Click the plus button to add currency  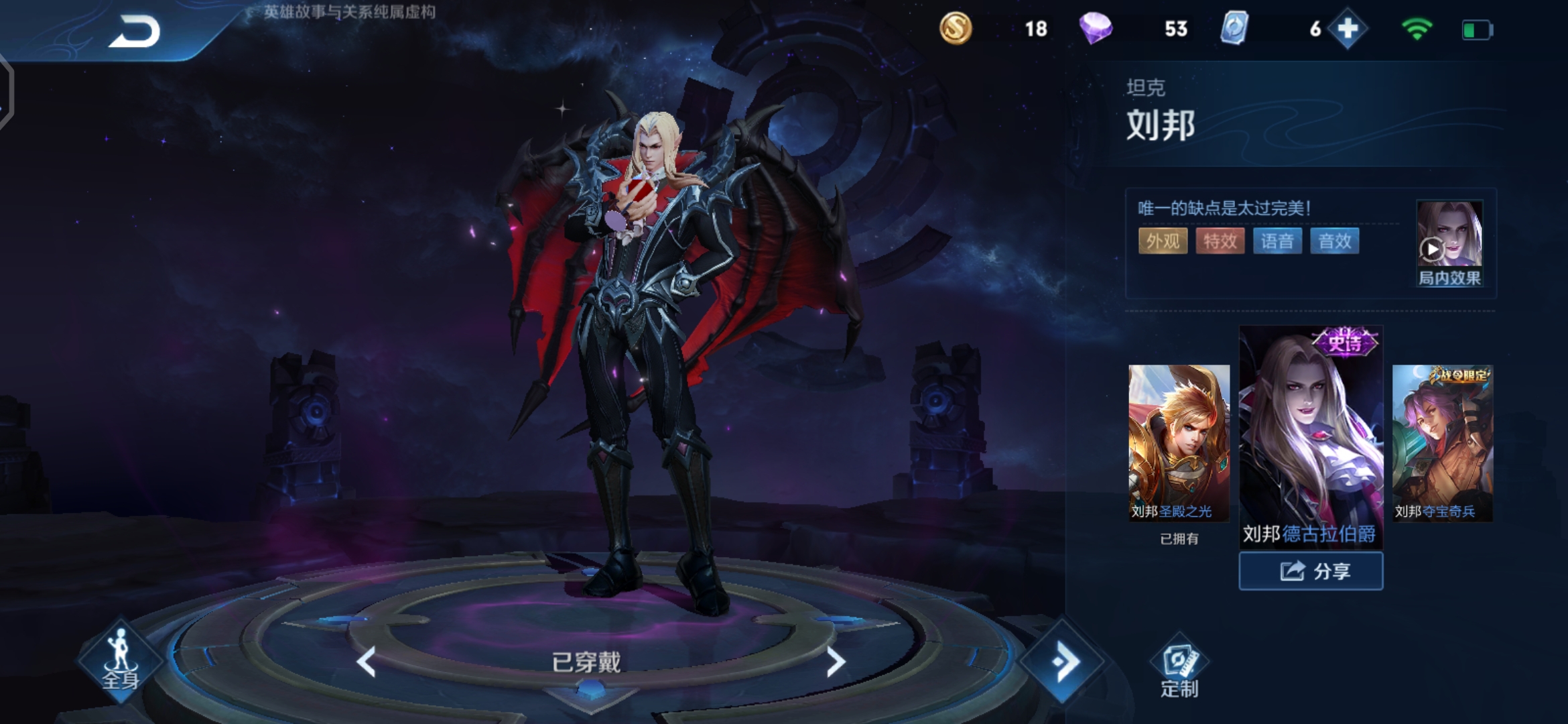coord(1348,29)
